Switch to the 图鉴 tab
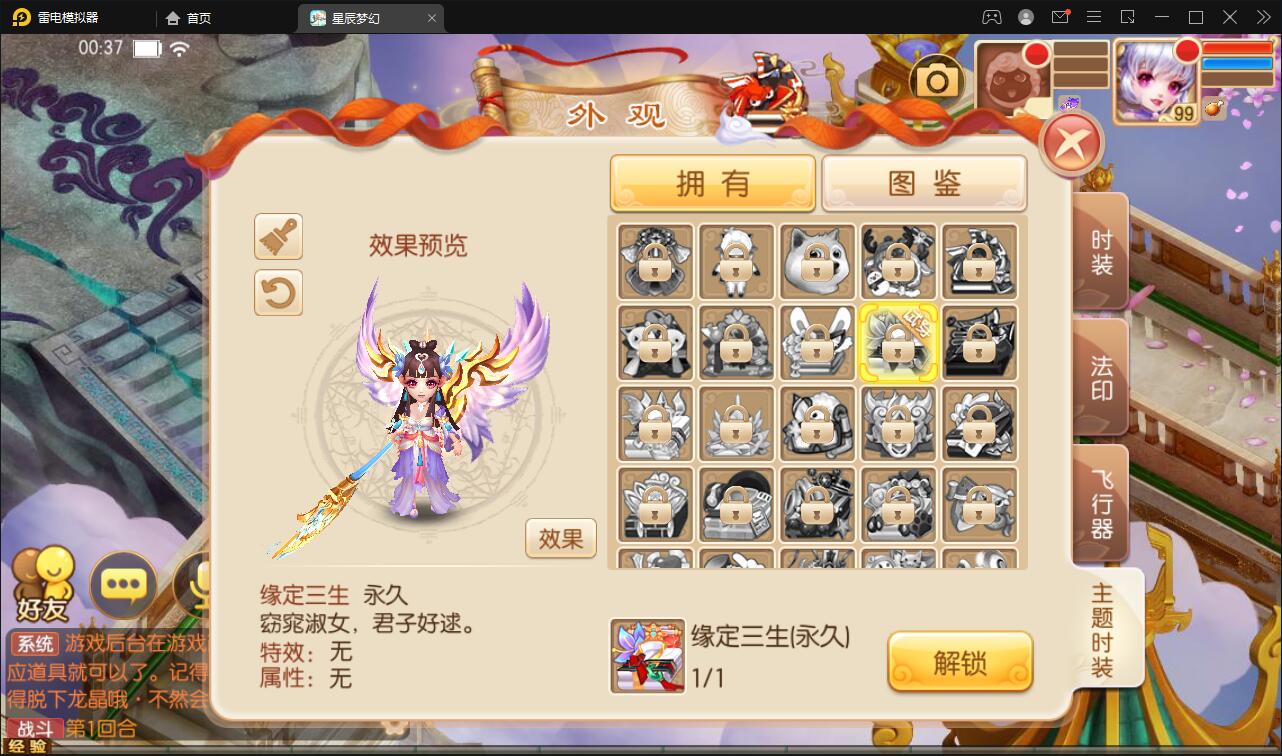 (923, 182)
